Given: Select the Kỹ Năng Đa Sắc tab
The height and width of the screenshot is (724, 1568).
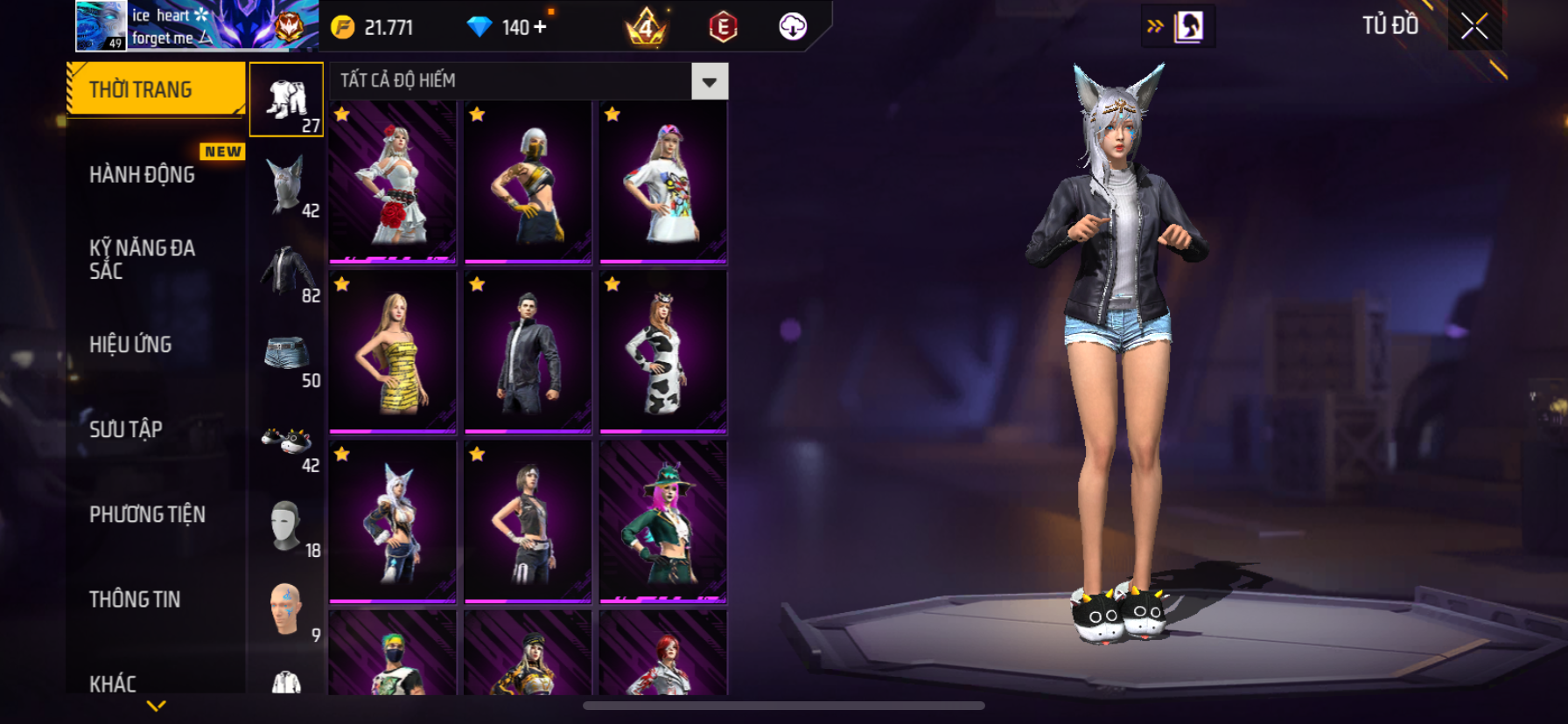Looking at the screenshot, I should [142, 259].
